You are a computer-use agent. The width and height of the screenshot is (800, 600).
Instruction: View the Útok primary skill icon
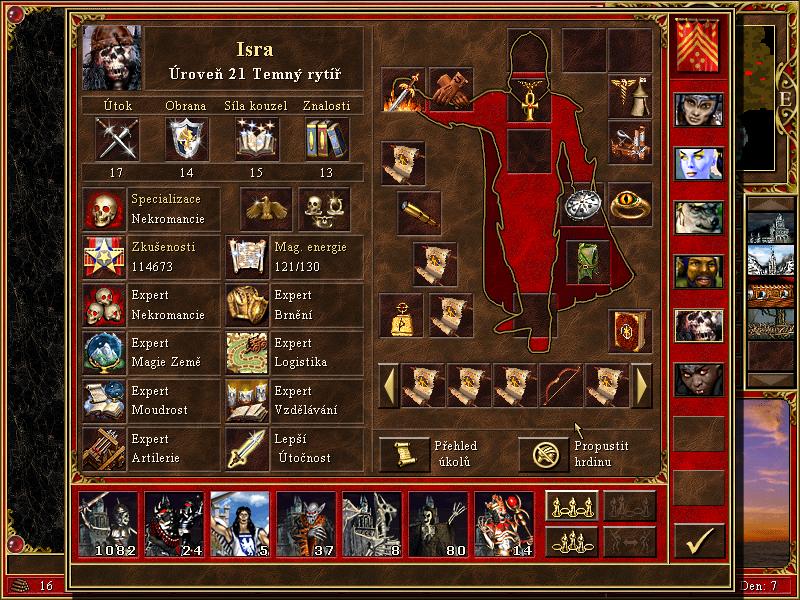click(117, 139)
